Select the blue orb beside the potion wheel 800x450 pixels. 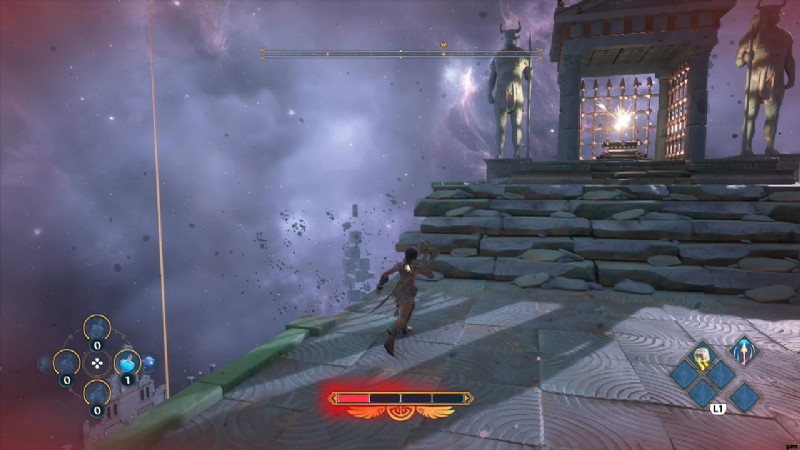[150, 362]
